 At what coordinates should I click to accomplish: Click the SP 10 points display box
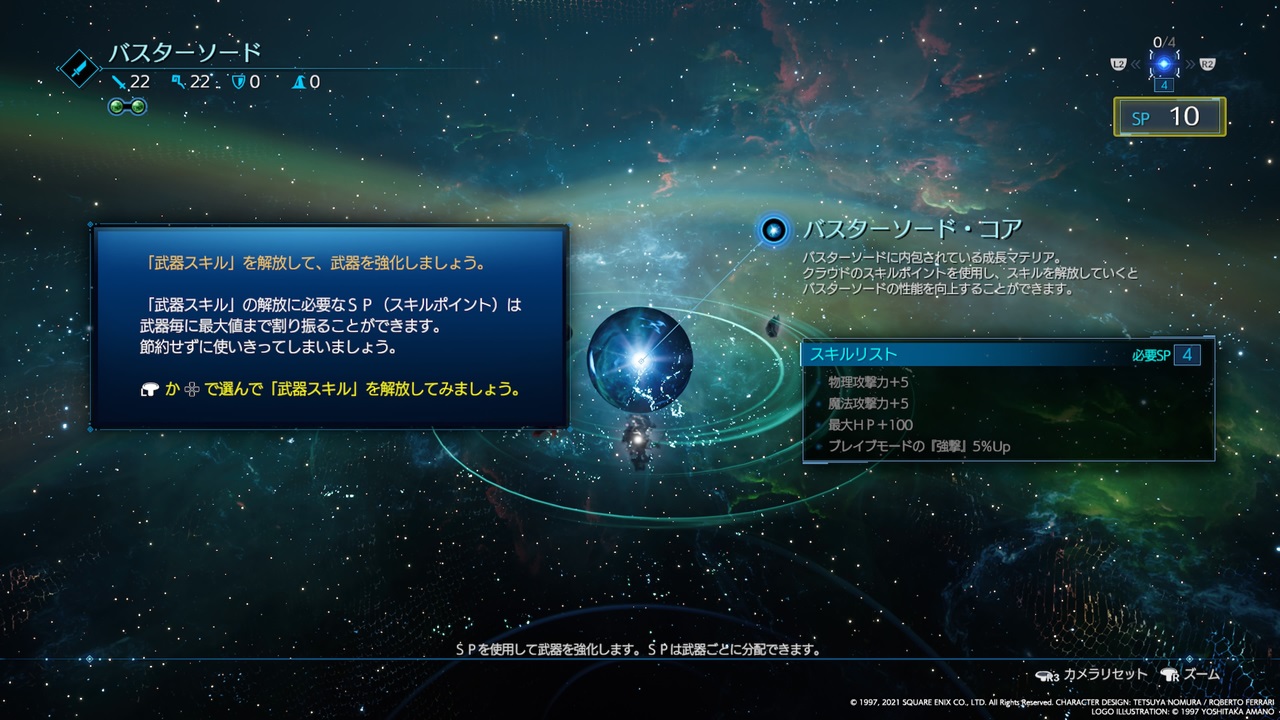point(1169,116)
